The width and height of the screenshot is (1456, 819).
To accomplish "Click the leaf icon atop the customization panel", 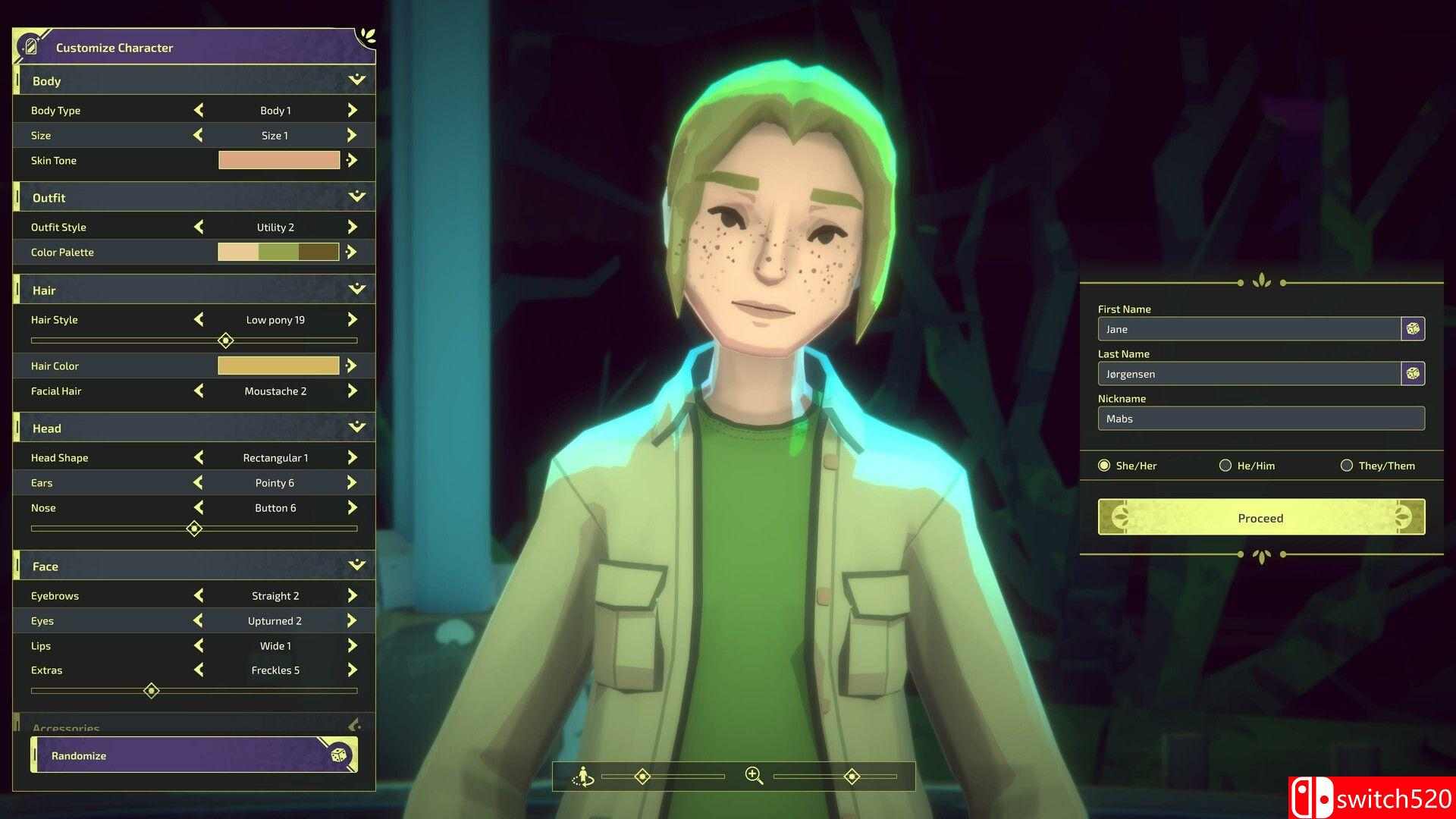I will pyautogui.click(x=366, y=36).
